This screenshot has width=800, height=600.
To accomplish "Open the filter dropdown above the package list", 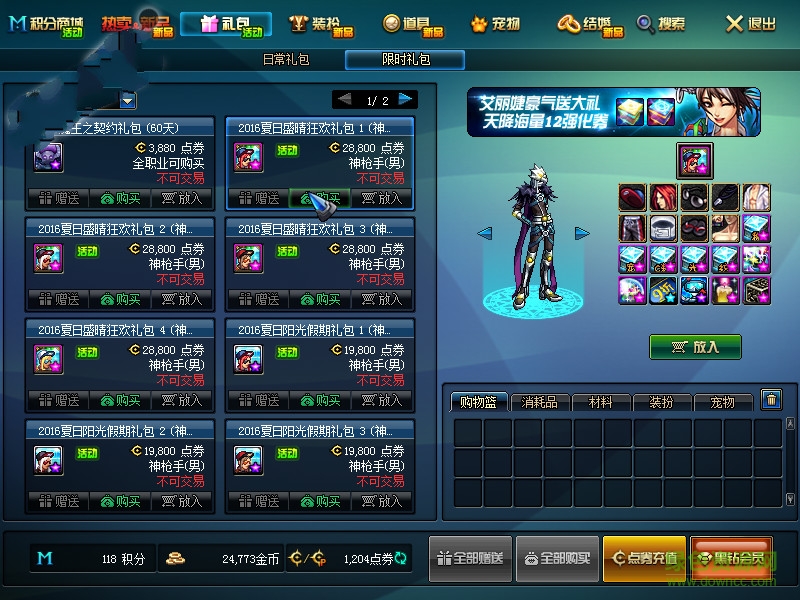I will (x=128, y=100).
